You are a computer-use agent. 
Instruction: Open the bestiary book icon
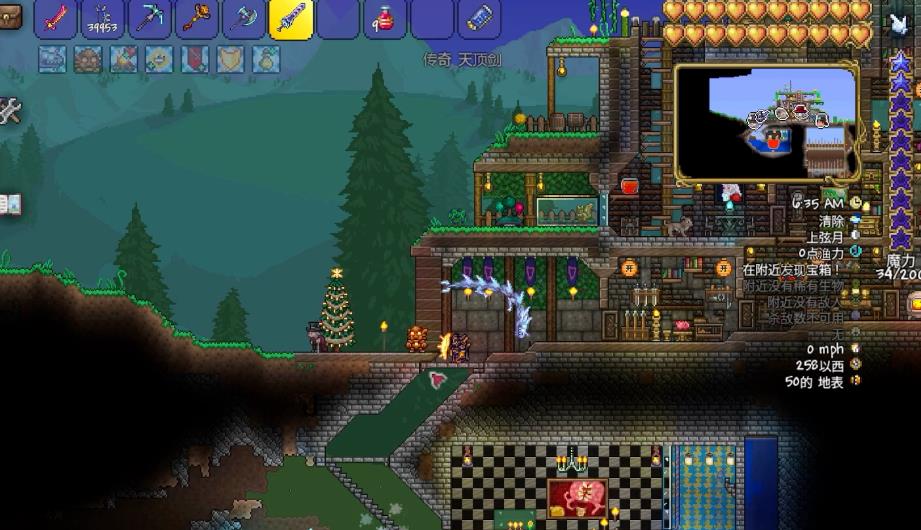[x=9, y=205]
